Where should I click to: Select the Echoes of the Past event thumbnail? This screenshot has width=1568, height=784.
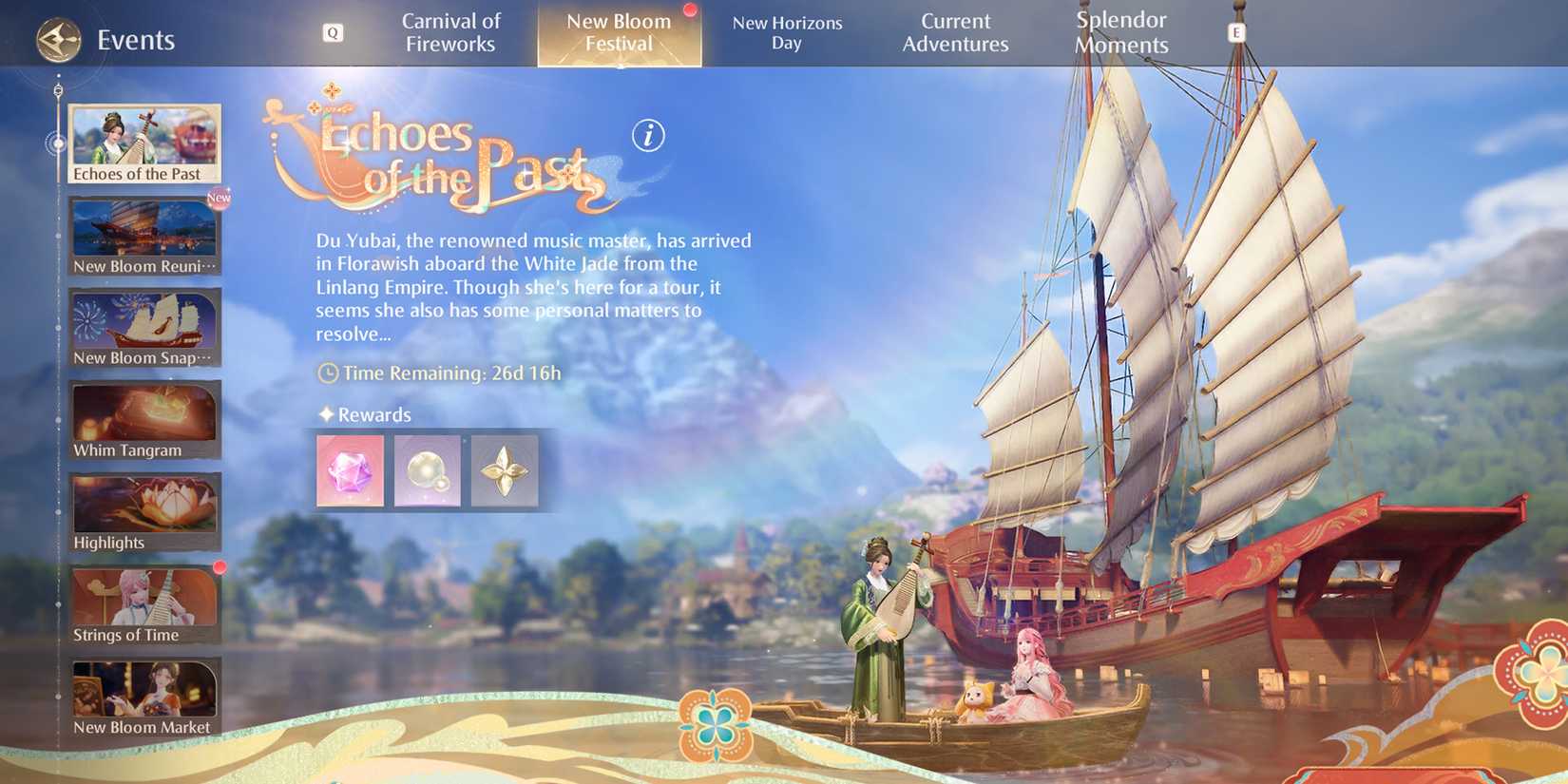(x=143, y=143)
